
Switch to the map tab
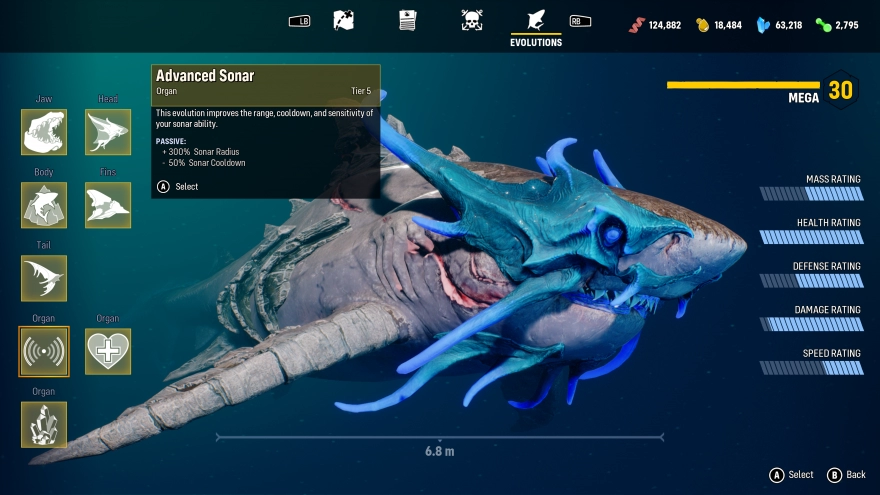pyautogui.click(x=344, y=20)
